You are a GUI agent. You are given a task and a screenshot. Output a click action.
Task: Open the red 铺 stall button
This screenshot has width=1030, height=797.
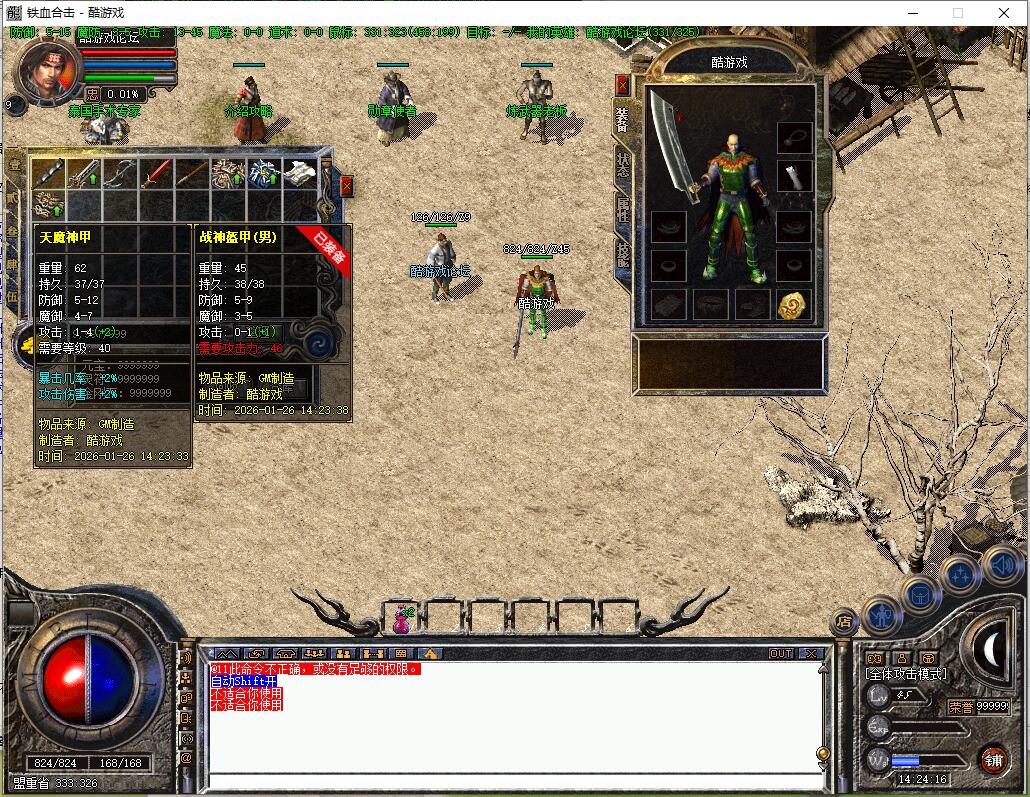click(x=992, y=760)
